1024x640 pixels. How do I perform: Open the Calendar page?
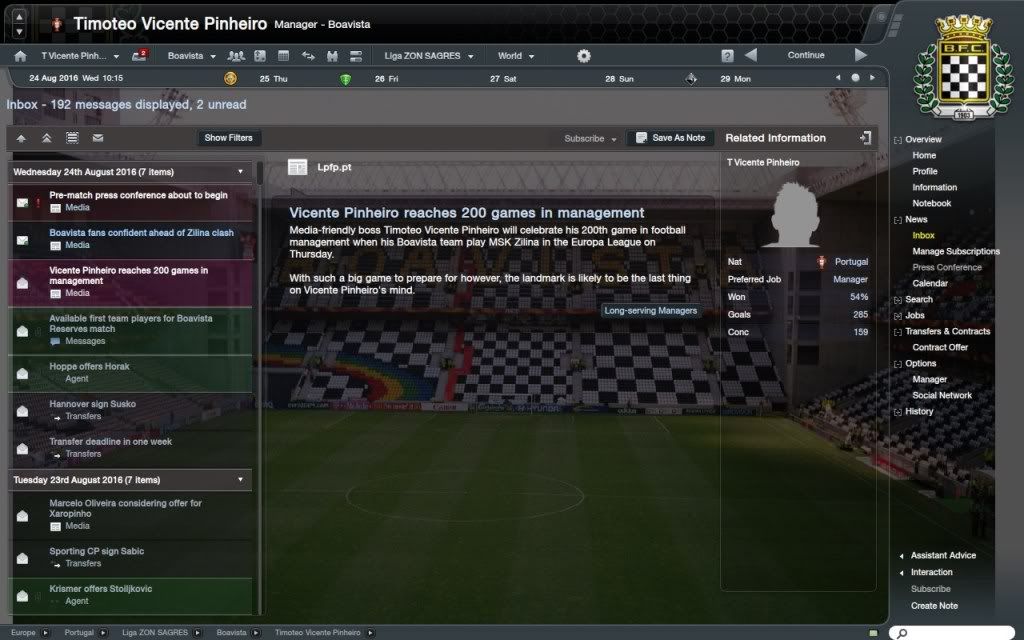(930, 284)
